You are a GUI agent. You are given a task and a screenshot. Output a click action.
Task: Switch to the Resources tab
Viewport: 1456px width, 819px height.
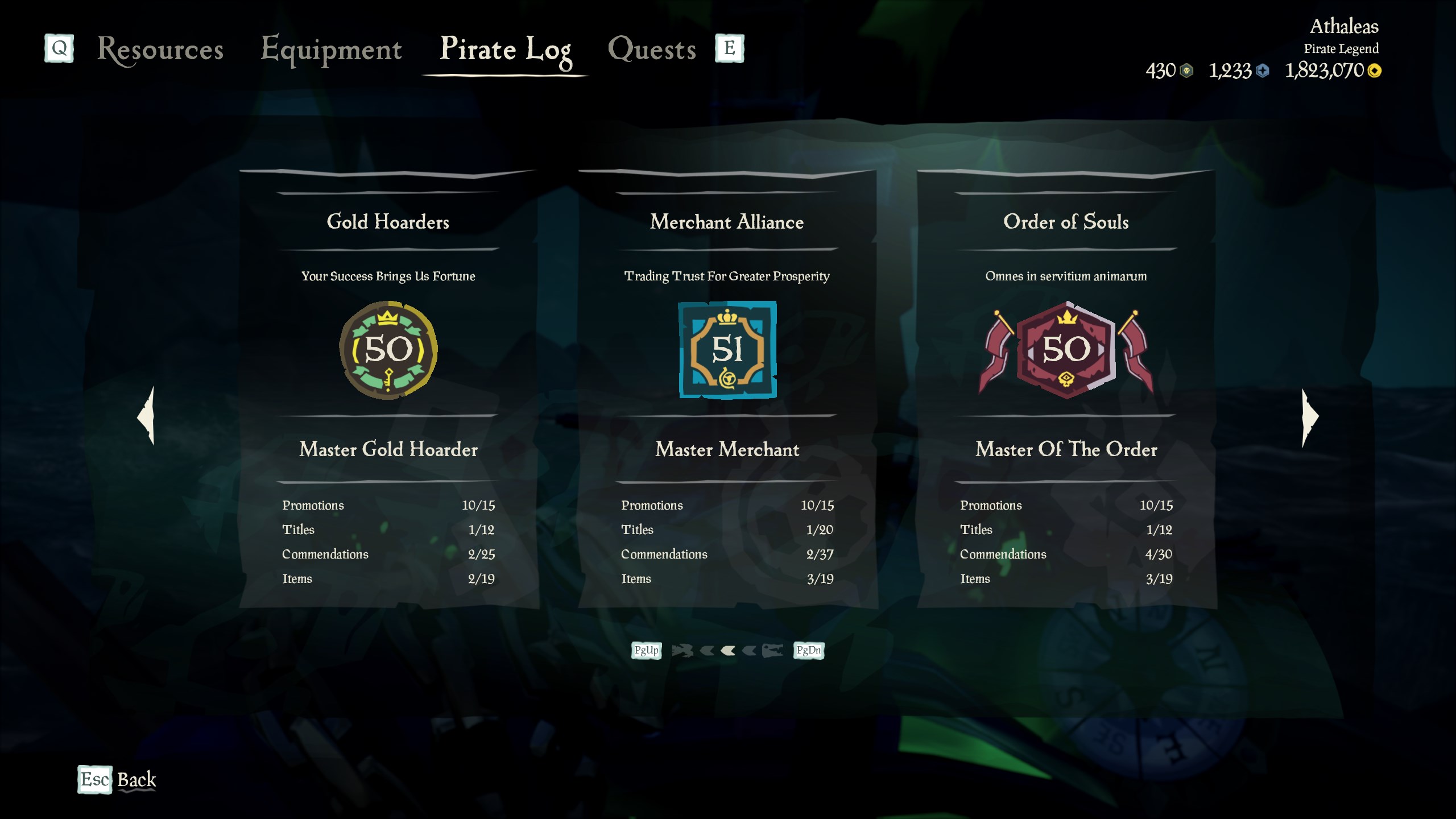(x=160, y=49)
